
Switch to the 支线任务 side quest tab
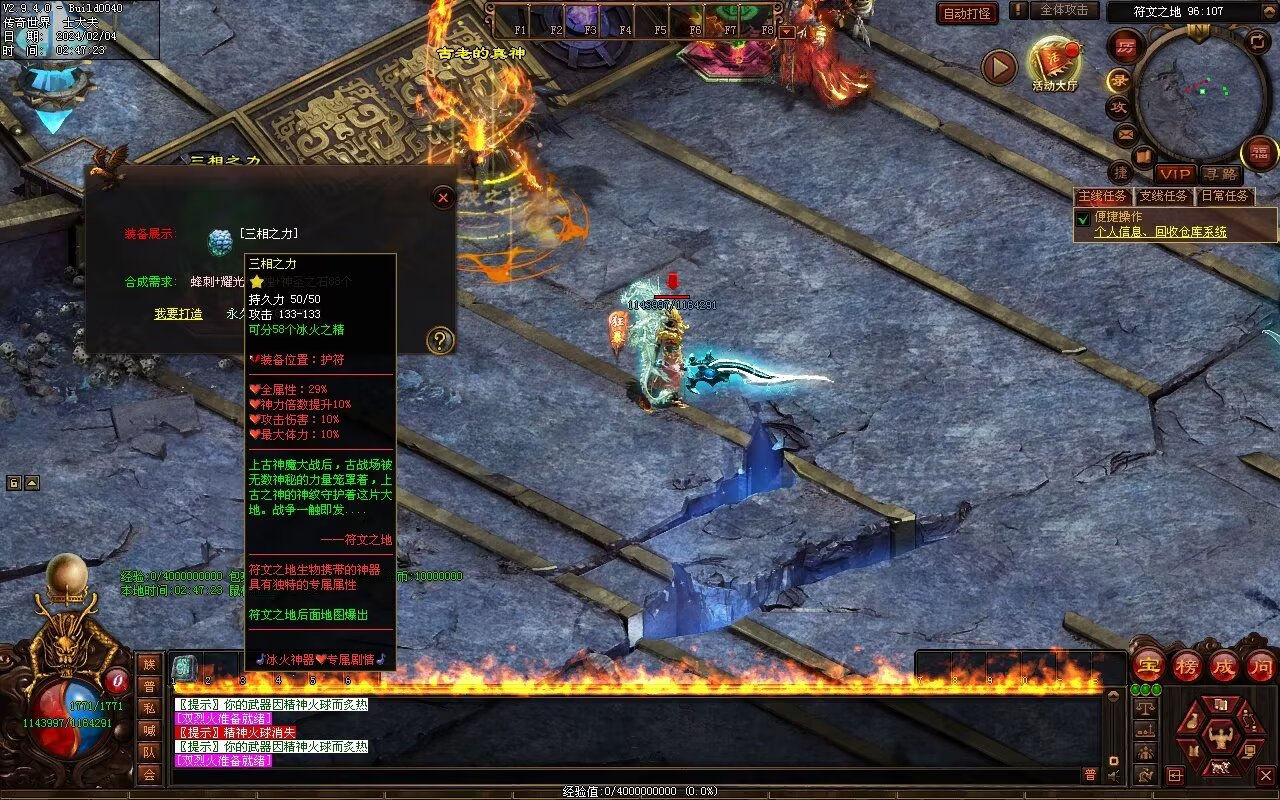pos(1164,196)
